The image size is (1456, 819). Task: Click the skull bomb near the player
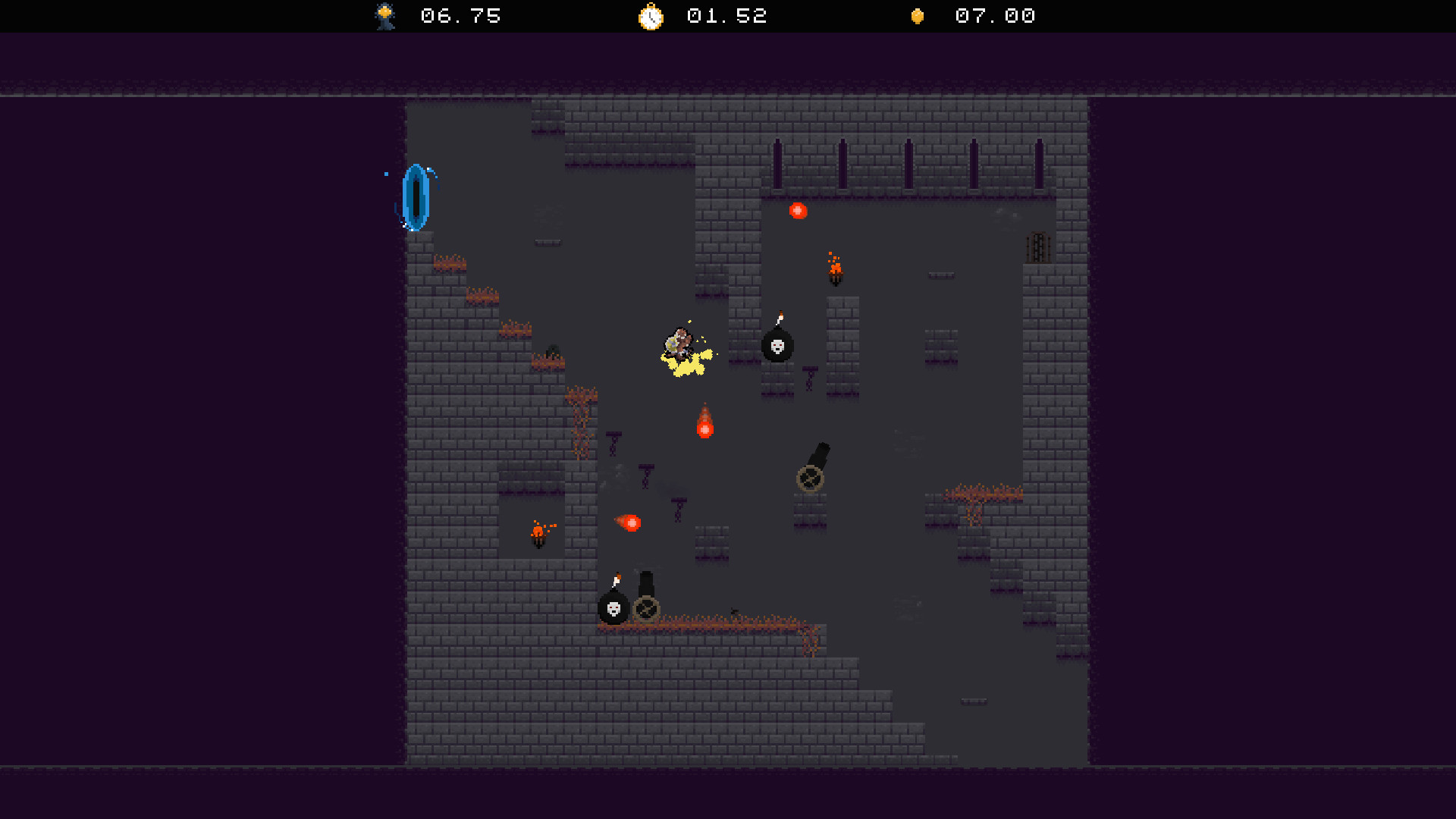(777, 347)
